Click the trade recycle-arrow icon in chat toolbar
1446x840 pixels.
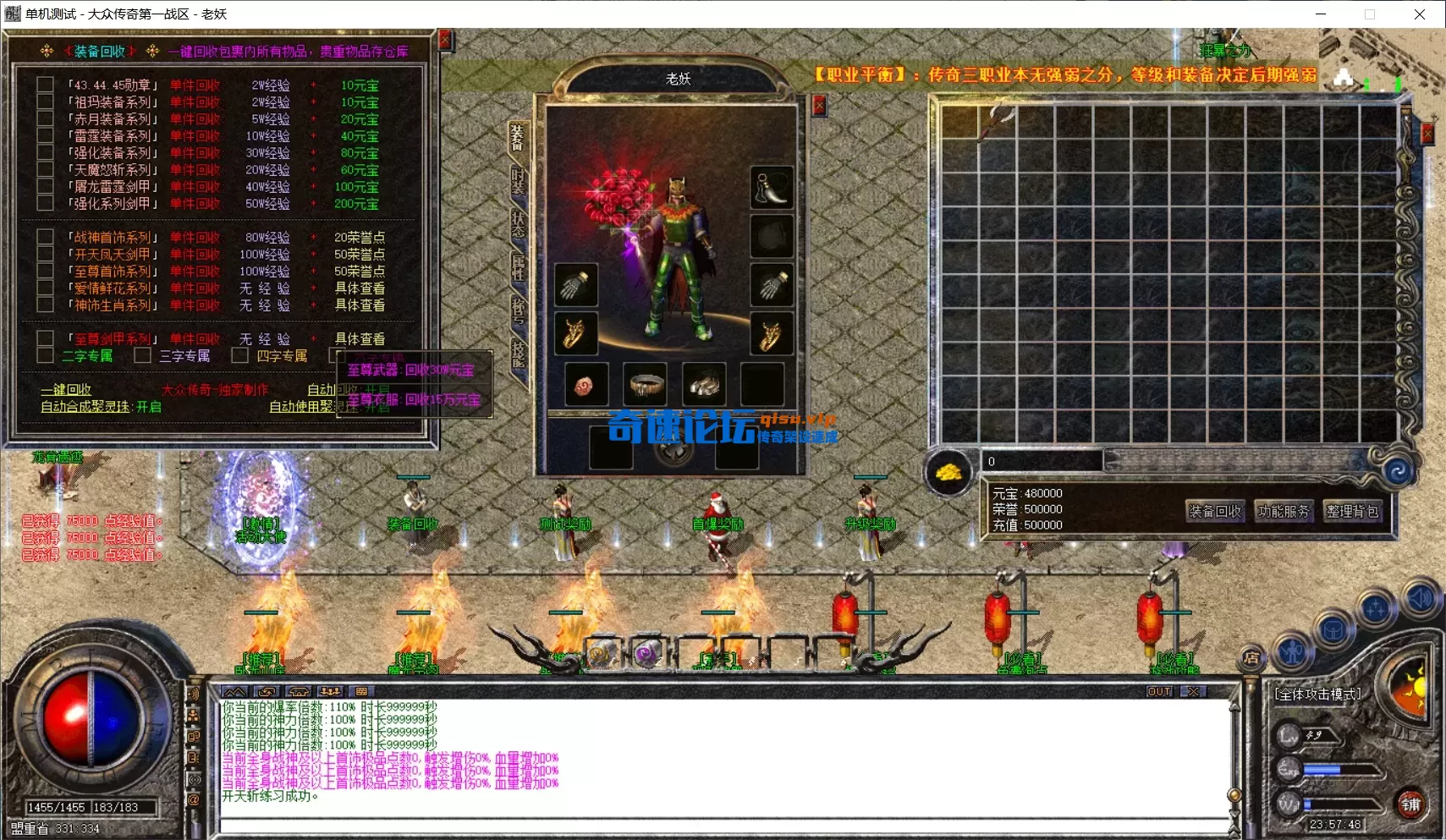coord(265,692)
